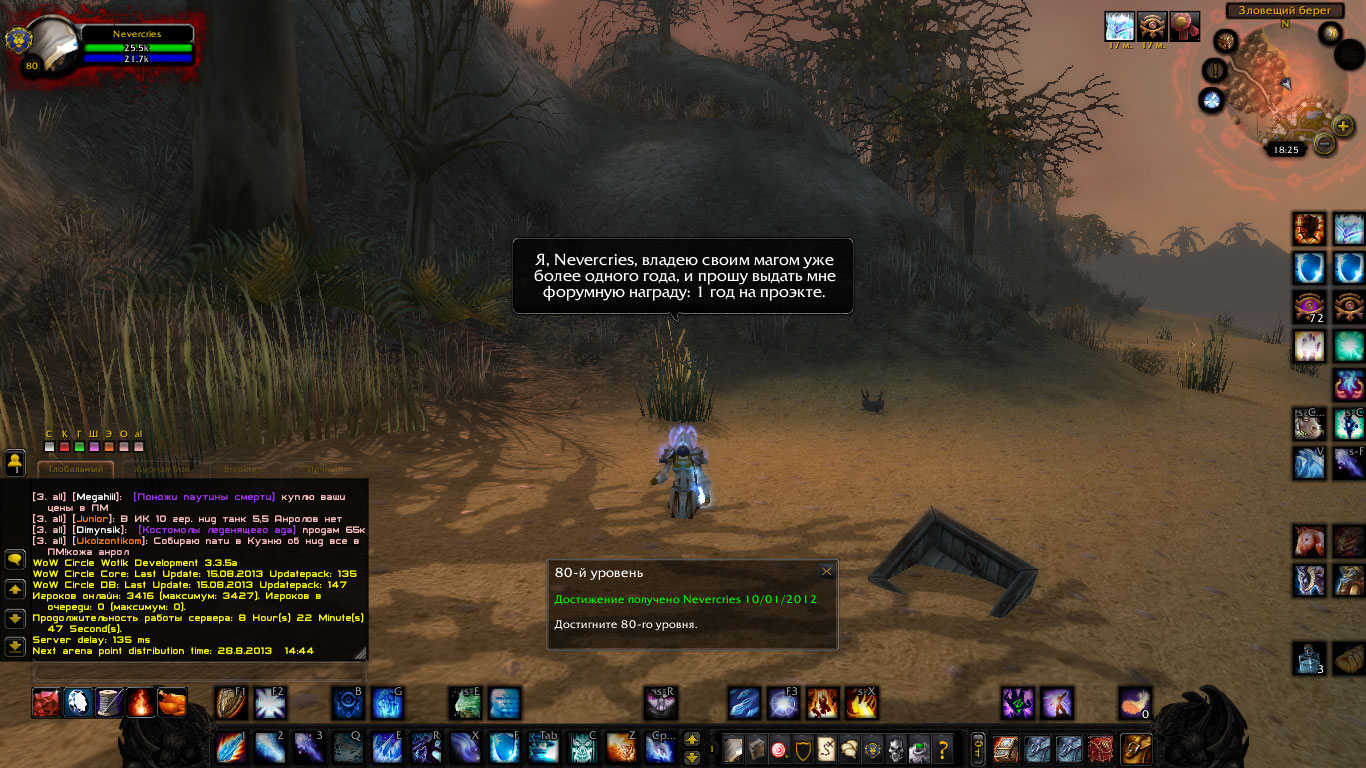Viewport: 1366px width, 768px height.
Task: Use the white gem item in the hotbar
Action: coord(78,703)
